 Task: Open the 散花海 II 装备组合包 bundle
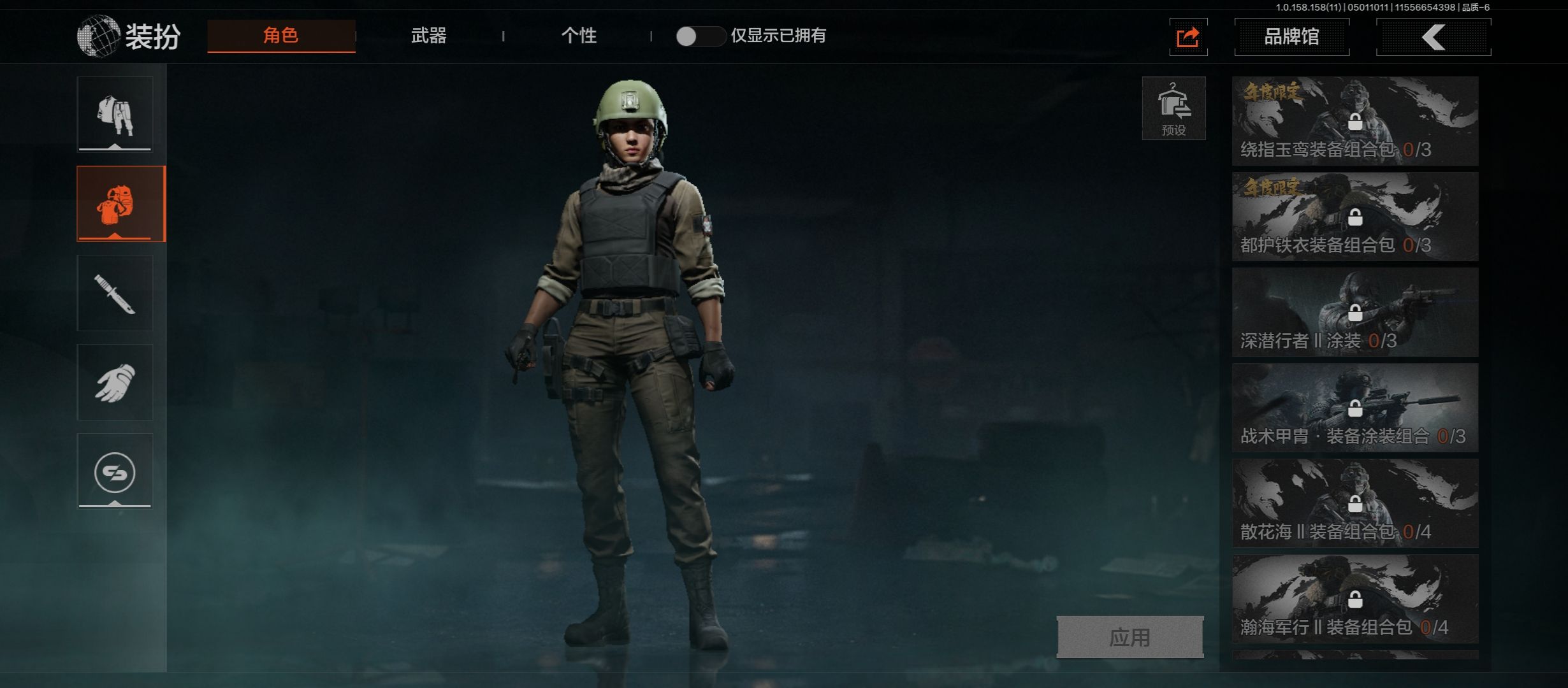pyautogui.click(x=1355, y=503)
